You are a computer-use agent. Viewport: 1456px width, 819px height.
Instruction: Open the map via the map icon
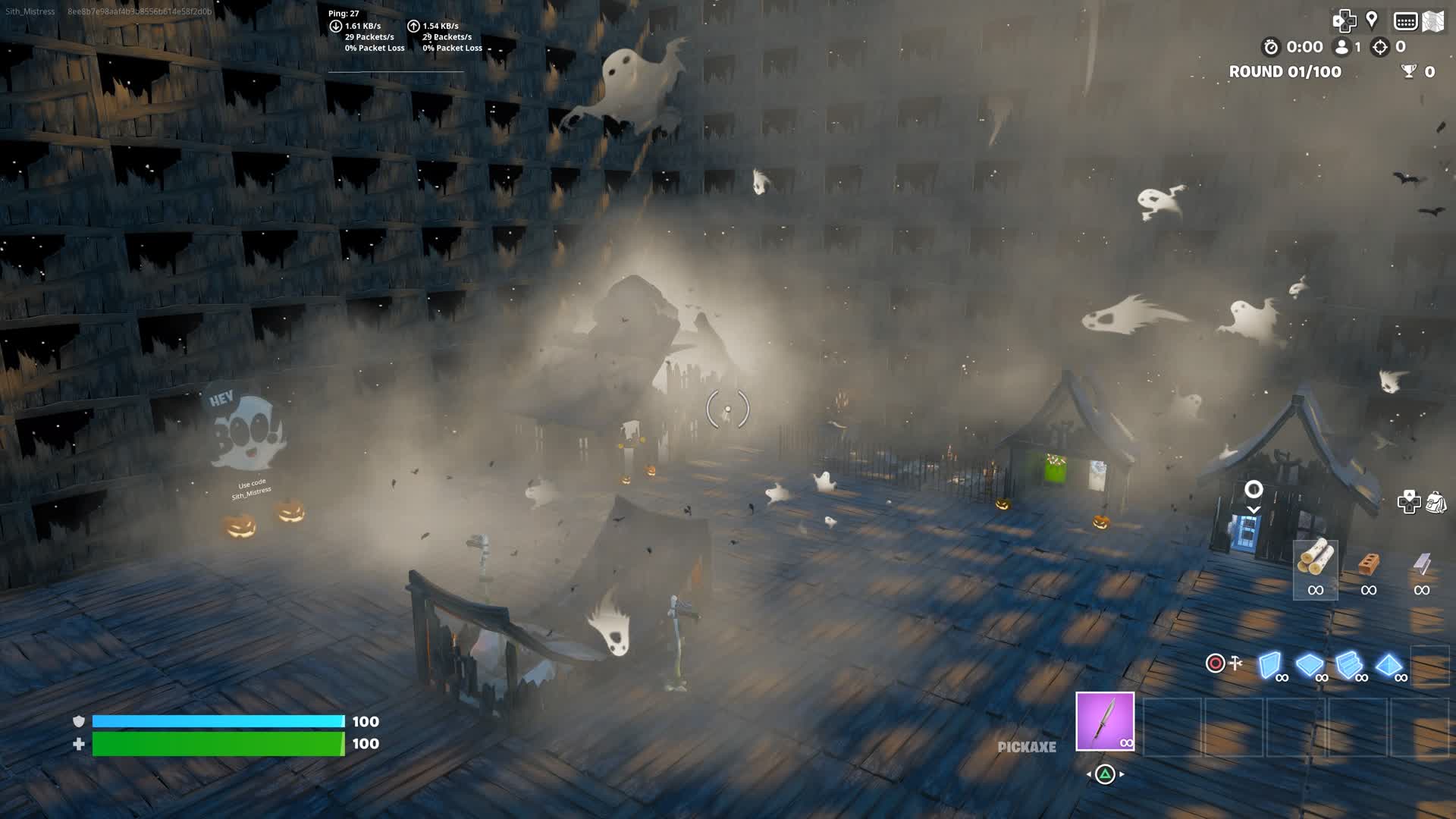pyautogui.click(x=1433, y=20)
